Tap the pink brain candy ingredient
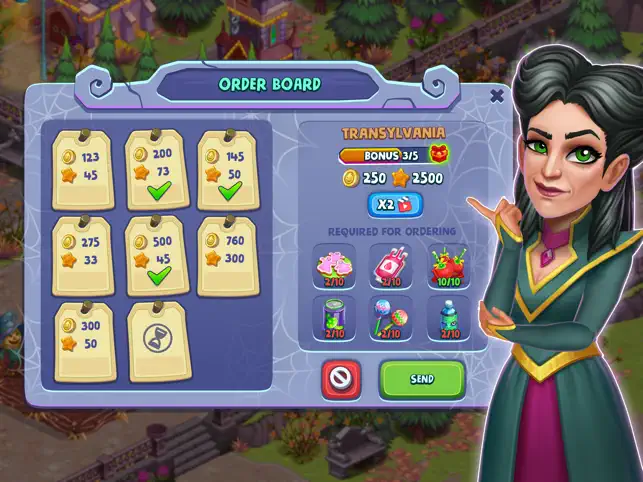This screenshot has height=482, width=643. [x=334, y=266]
